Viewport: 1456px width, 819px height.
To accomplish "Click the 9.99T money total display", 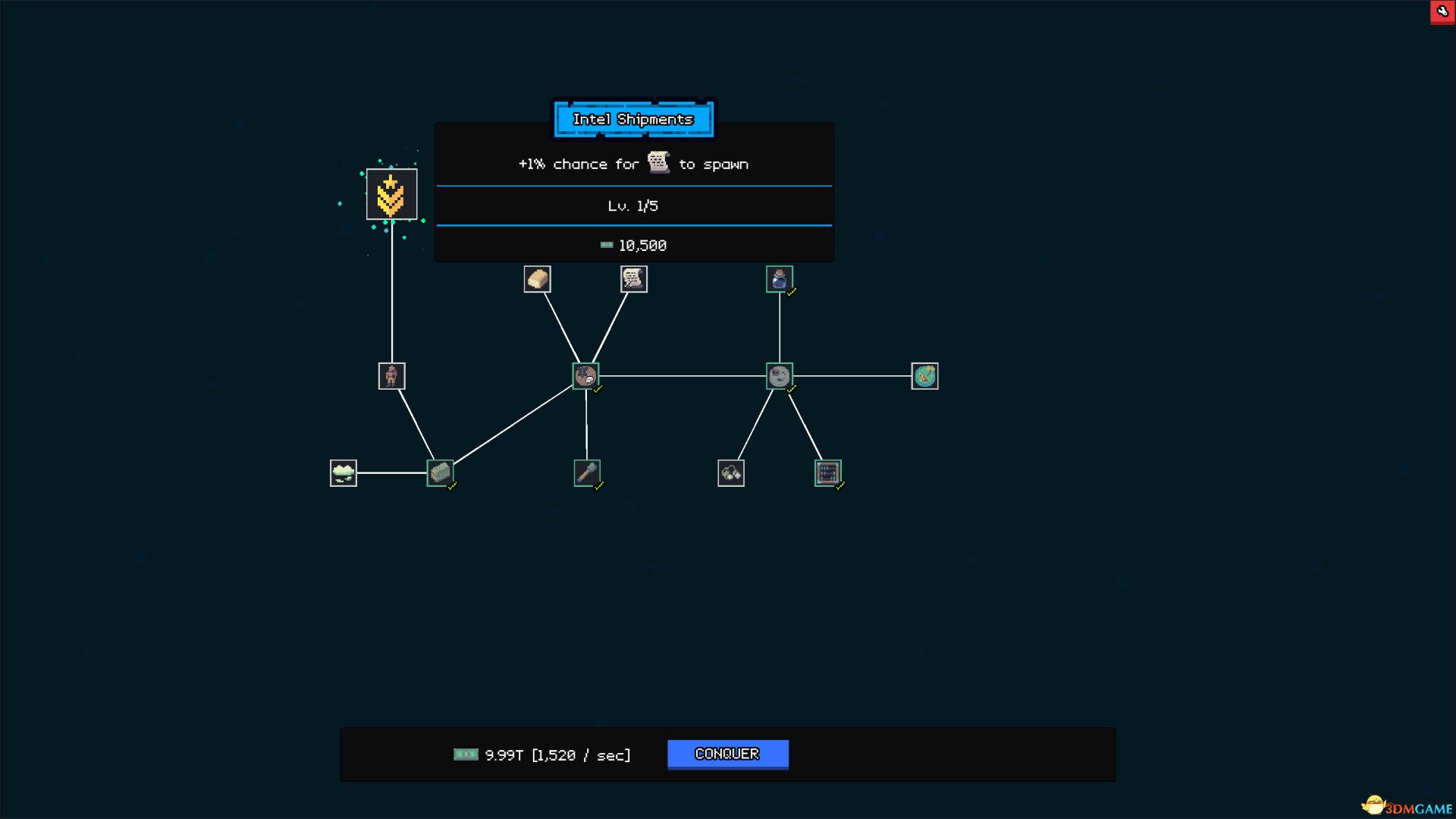I will 541,754.
